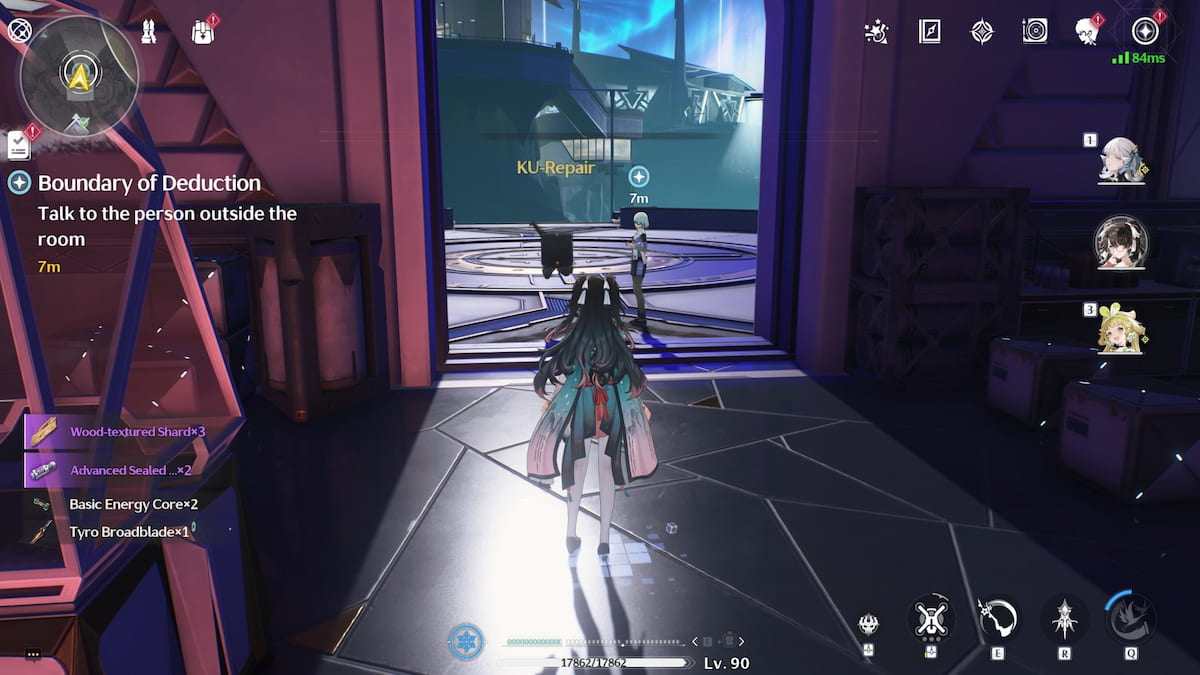
Task: Open the quest checklist icon with alert
Action: point(19,145)
